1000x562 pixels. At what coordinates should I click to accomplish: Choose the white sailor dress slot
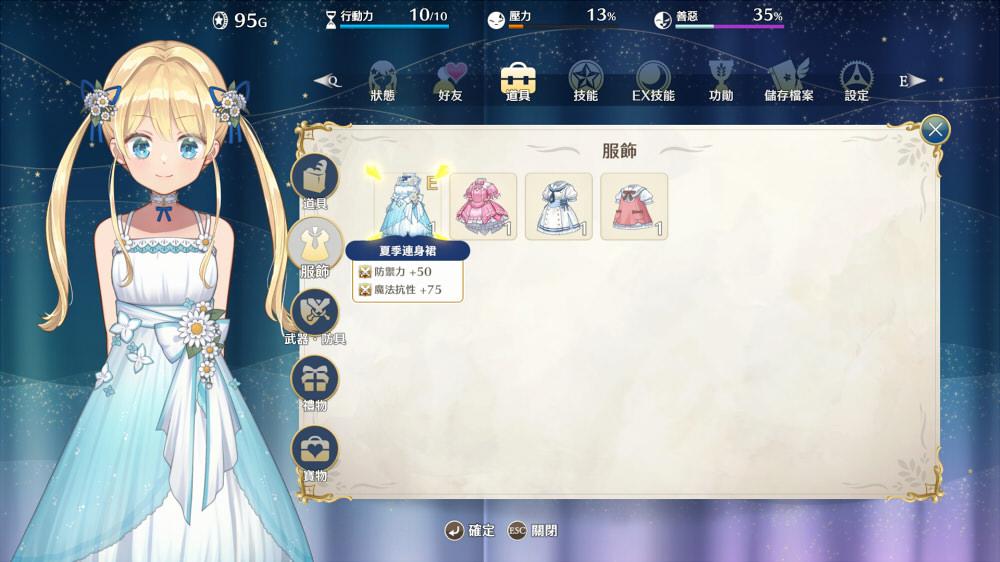tap(559, 206)
